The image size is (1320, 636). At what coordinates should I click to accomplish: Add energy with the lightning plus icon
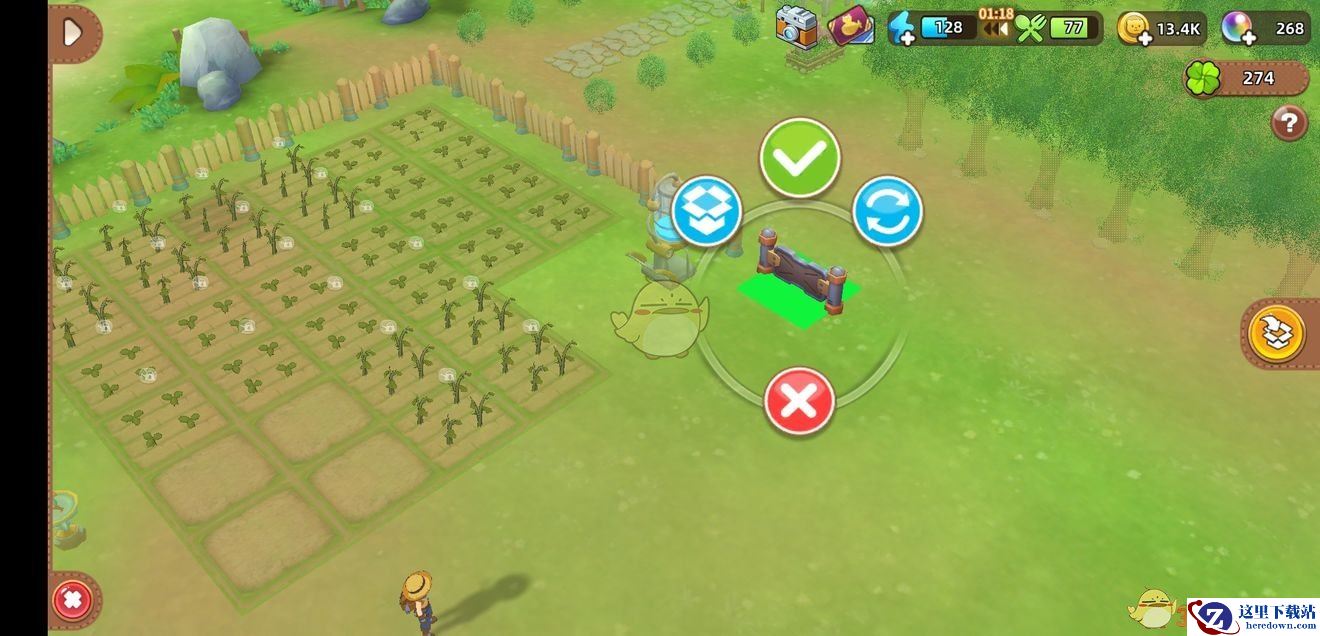pos(901,28)
